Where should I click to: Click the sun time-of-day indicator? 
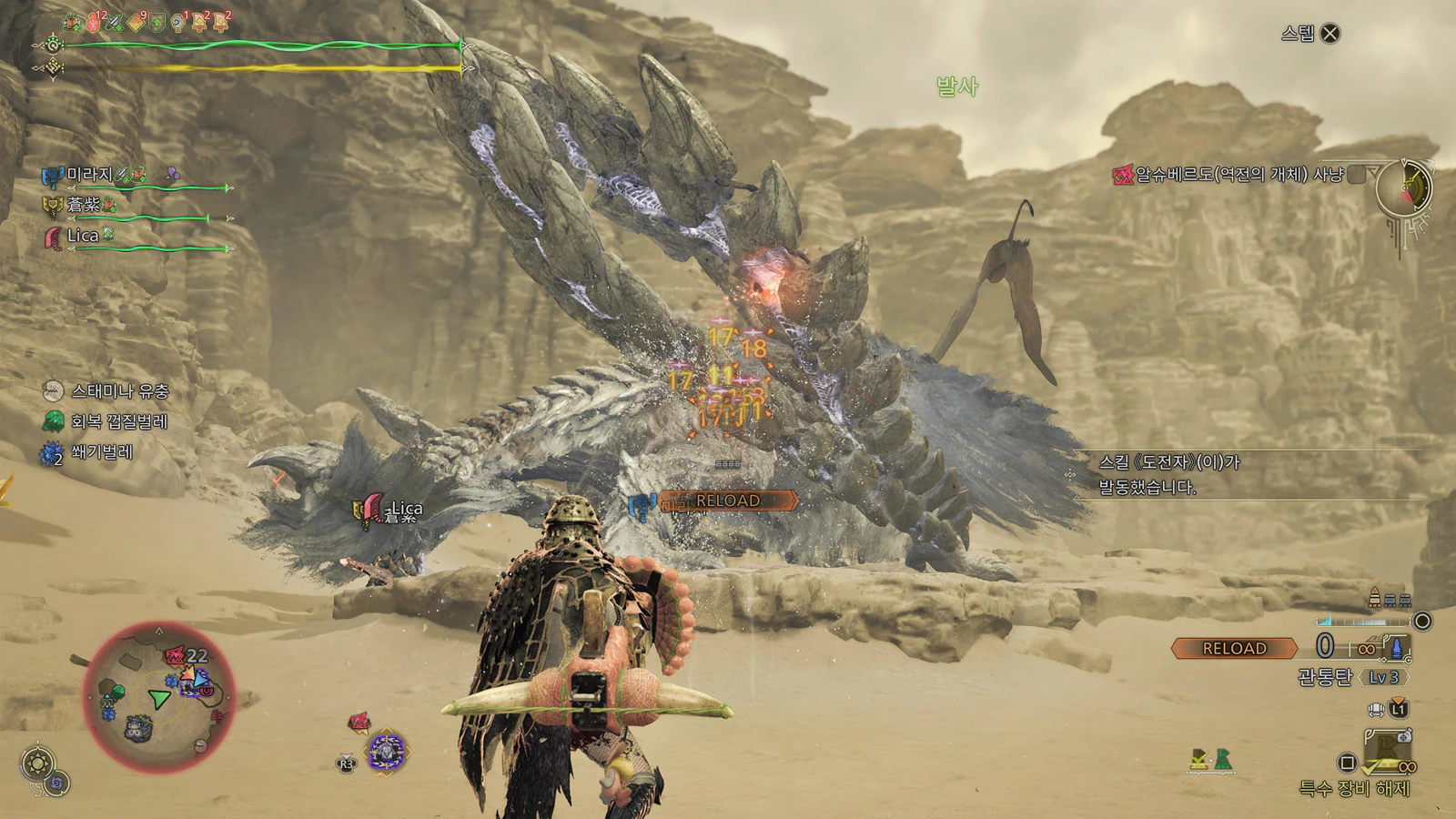tap(37, 763)
